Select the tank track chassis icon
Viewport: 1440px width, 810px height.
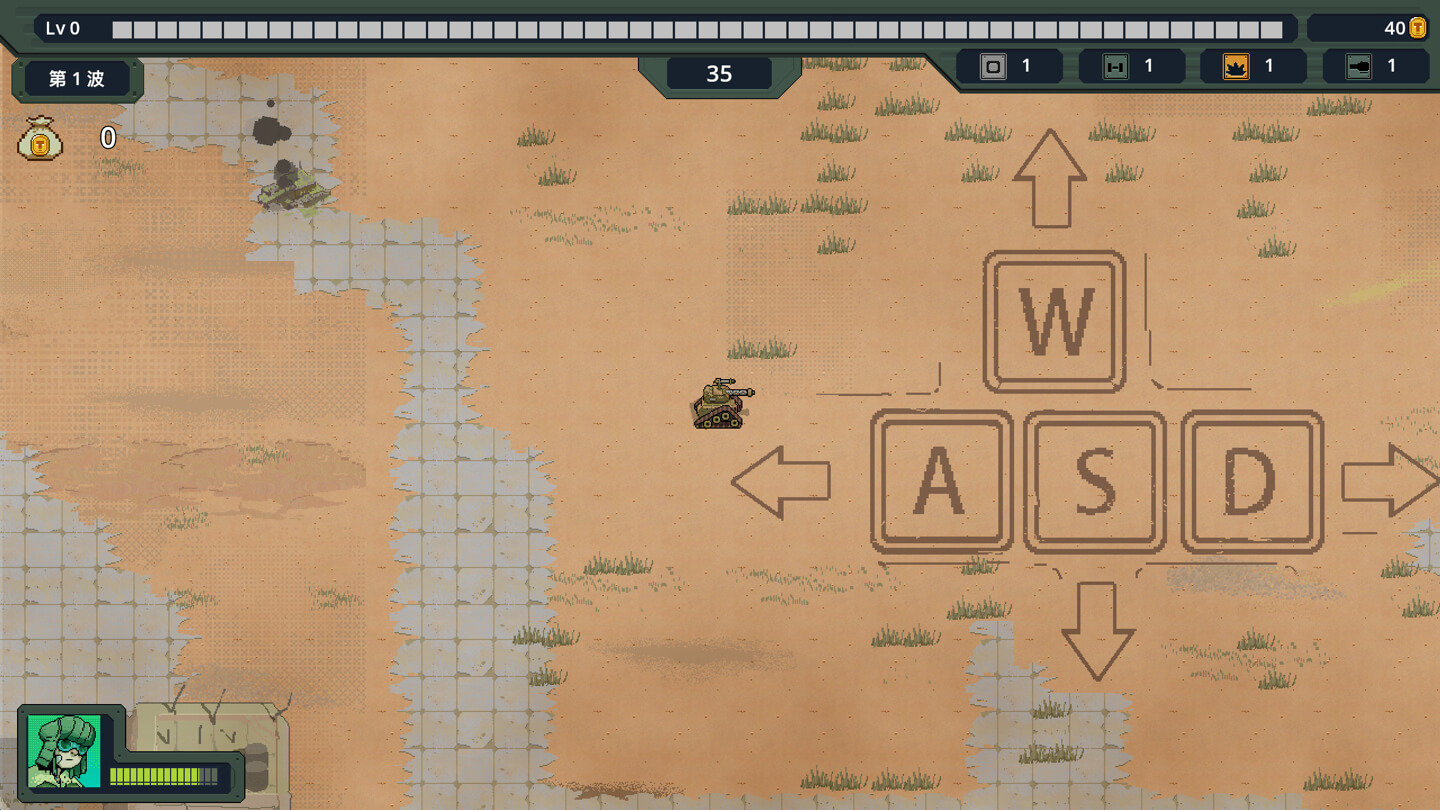pyautogui.click(x=1115, y=67)
